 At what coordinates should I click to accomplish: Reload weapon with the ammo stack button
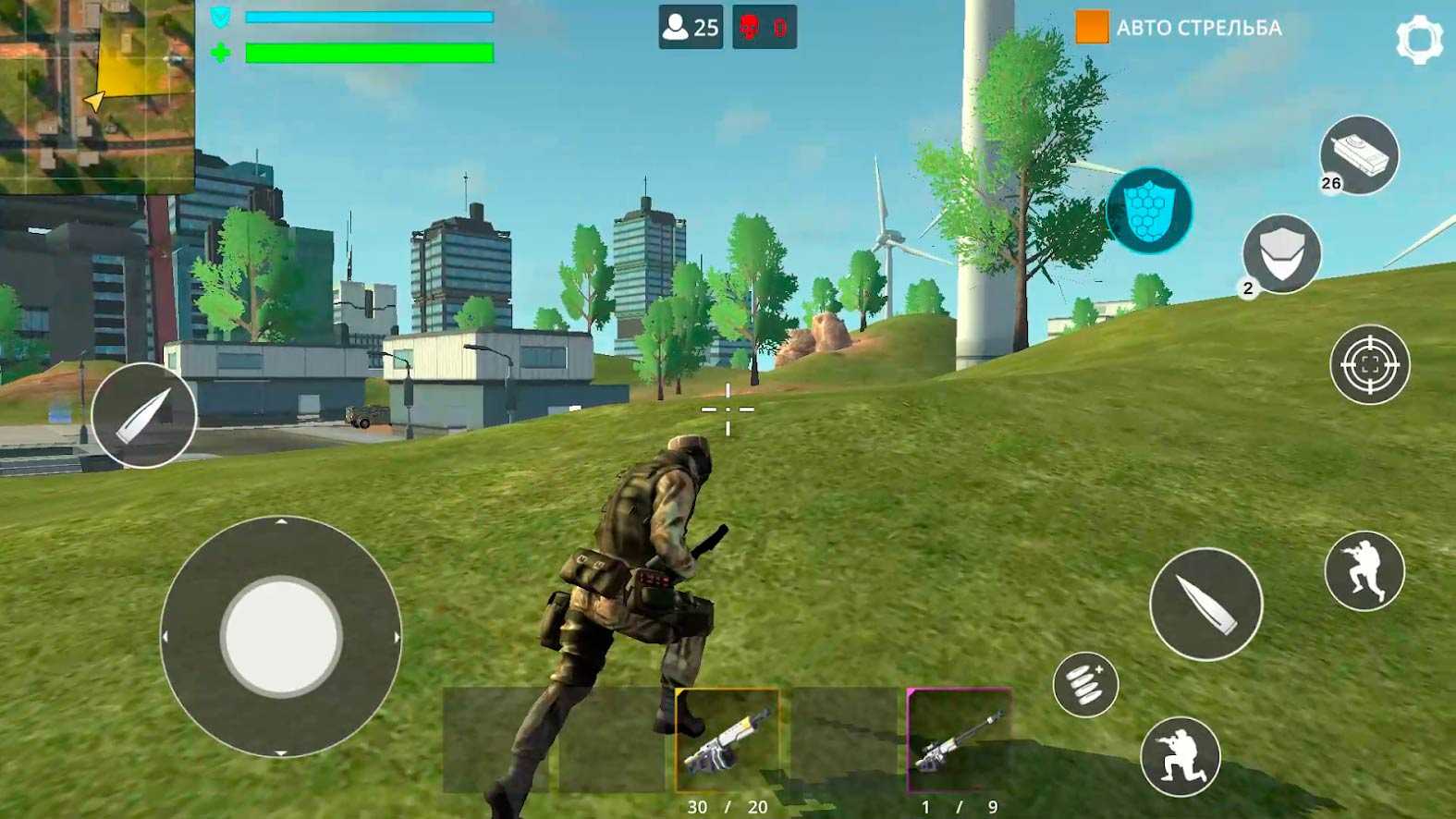click(1085, 685)
